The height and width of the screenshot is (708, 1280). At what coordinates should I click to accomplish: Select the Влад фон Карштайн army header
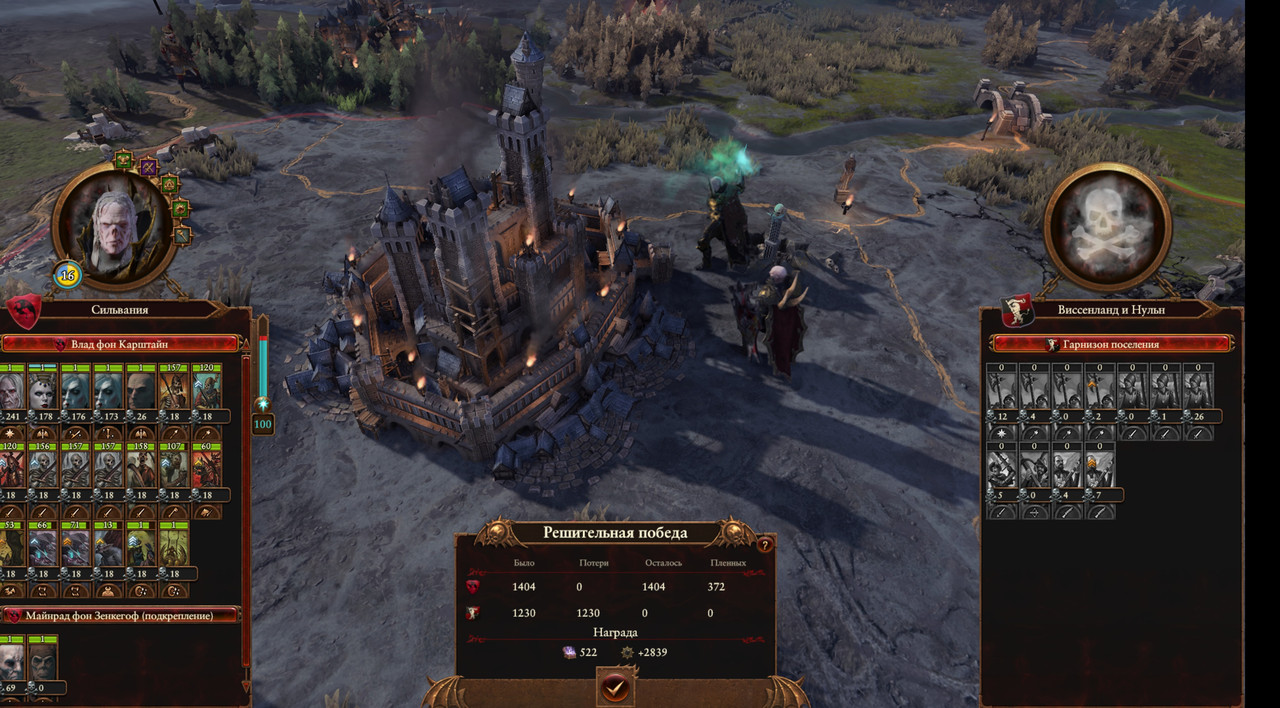122,344
